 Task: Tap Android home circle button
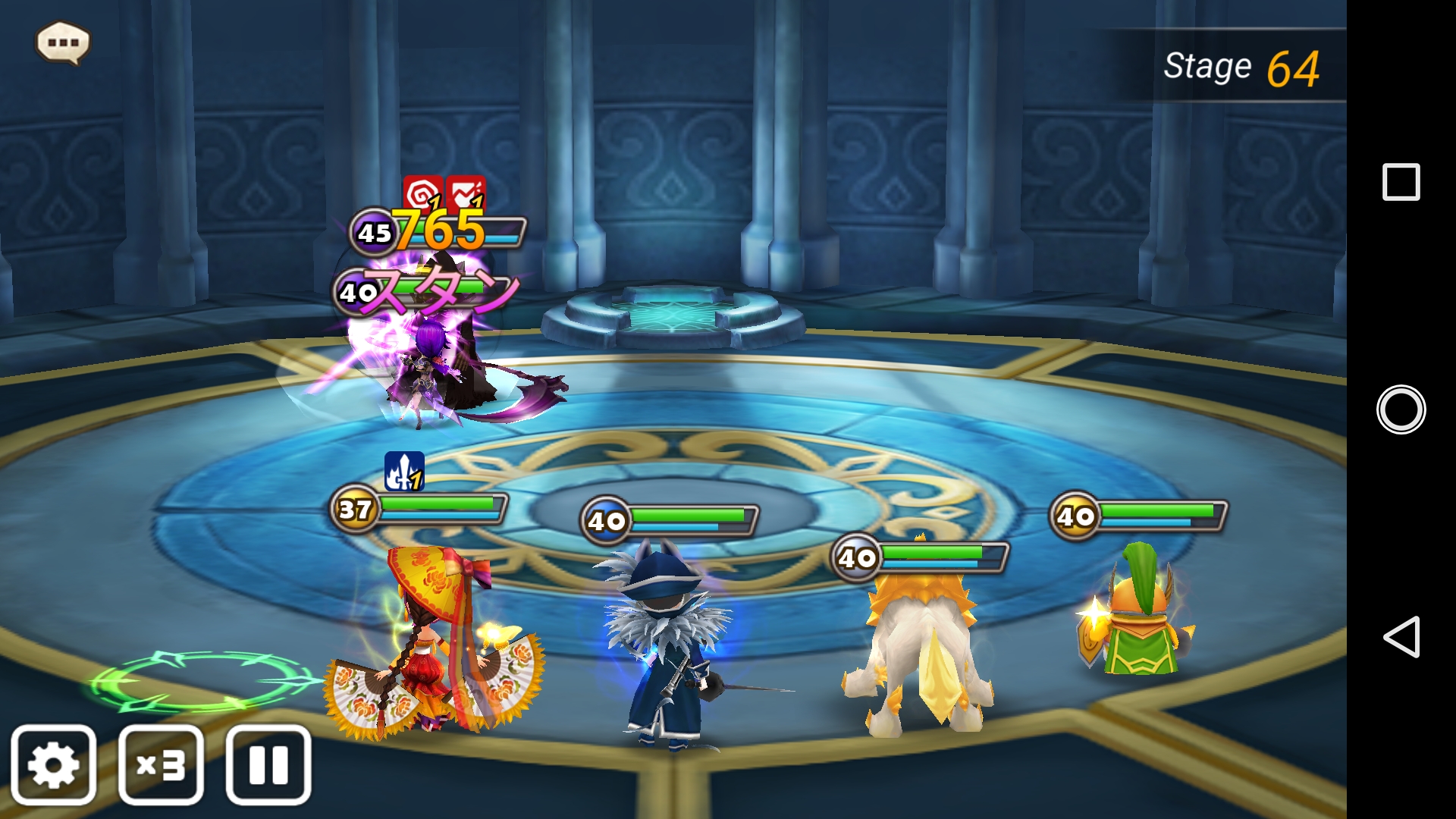coord(1401,409)
